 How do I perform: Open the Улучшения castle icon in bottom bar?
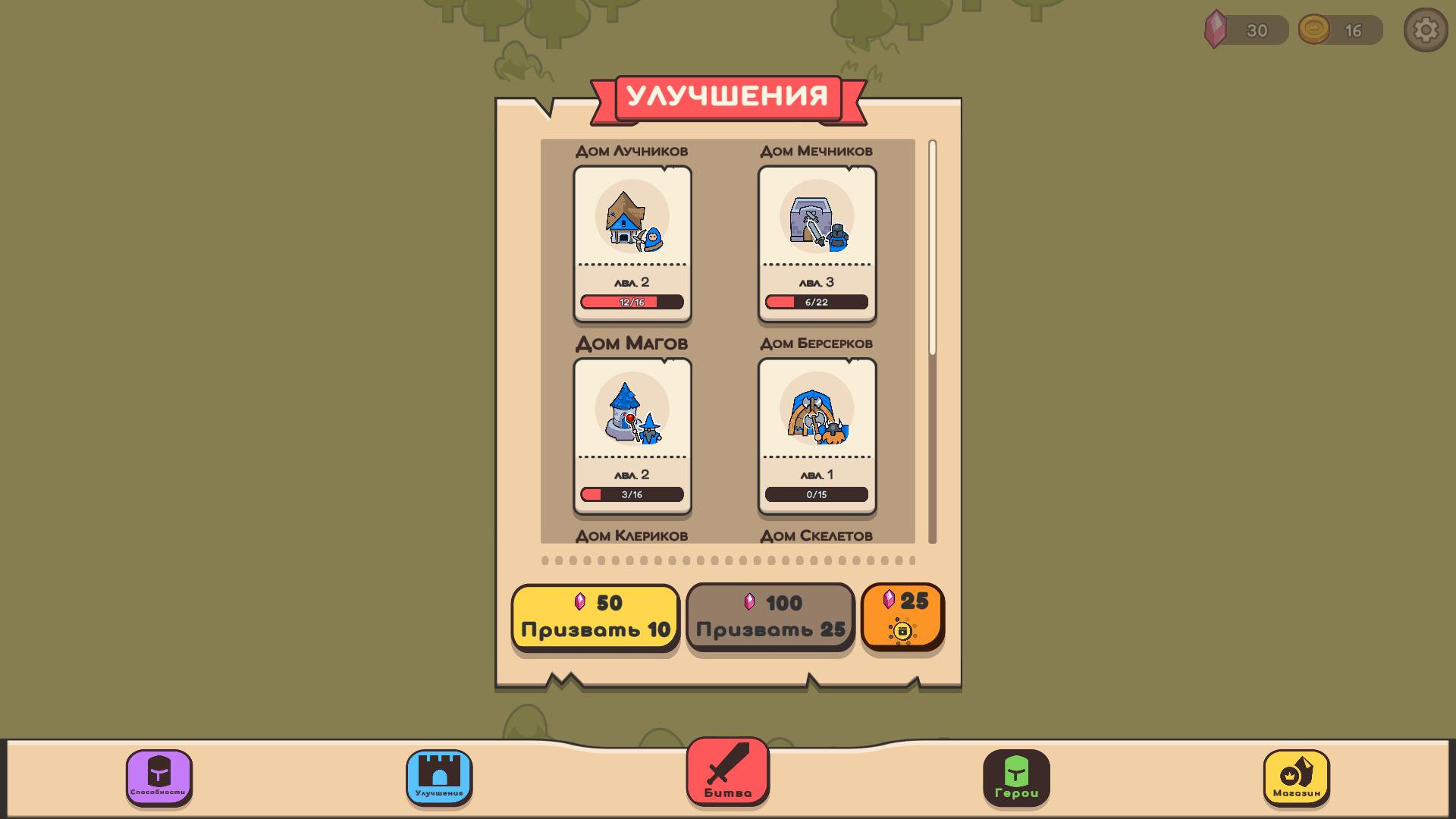tap(437, 778)
